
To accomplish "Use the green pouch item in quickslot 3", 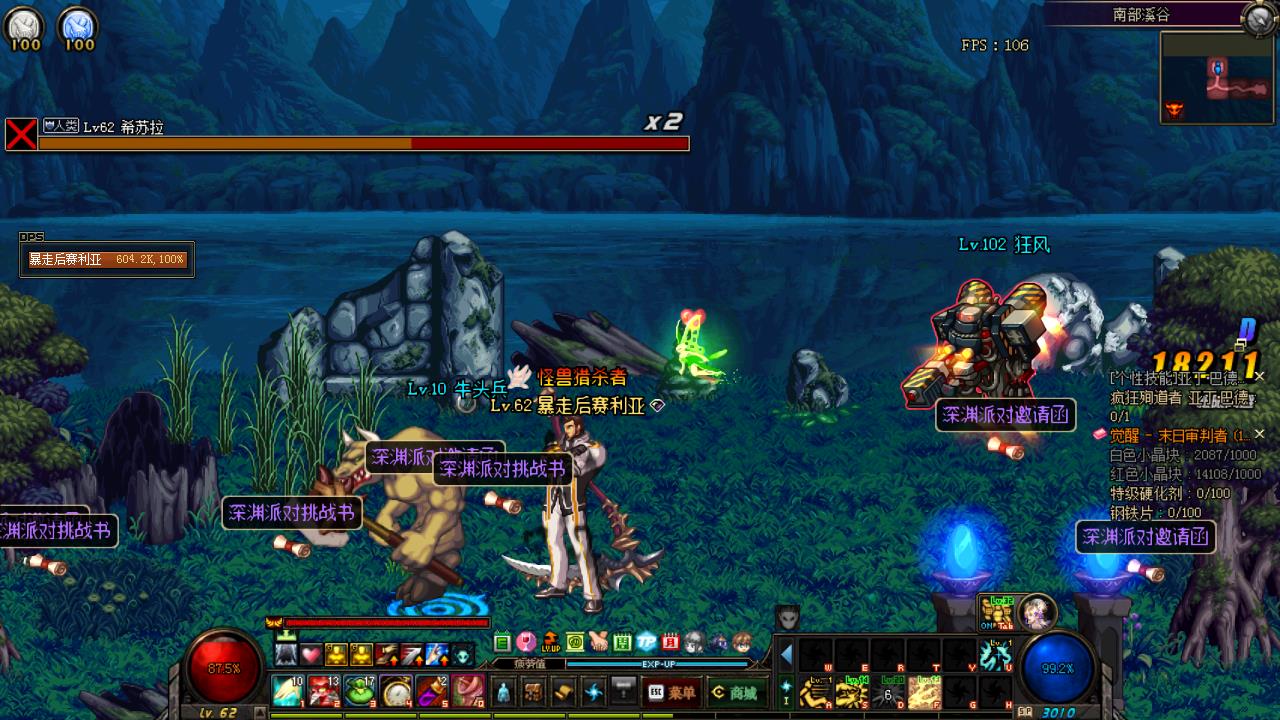I will tap(360, 691).
